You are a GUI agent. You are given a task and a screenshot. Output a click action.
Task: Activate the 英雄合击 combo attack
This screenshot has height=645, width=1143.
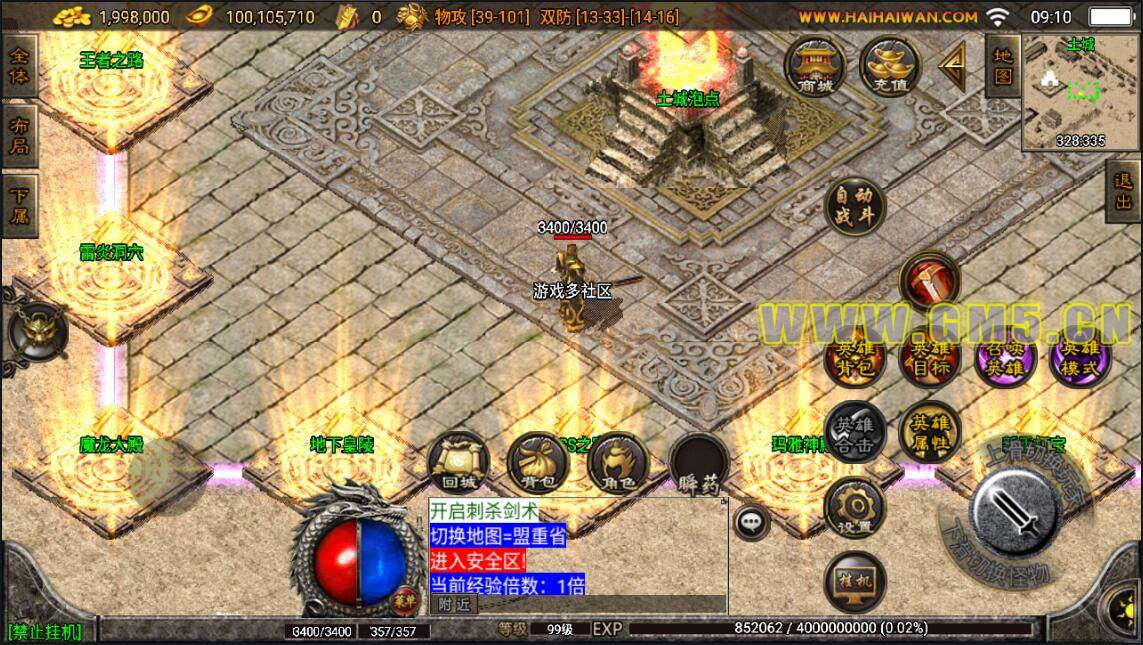(854, 433)
